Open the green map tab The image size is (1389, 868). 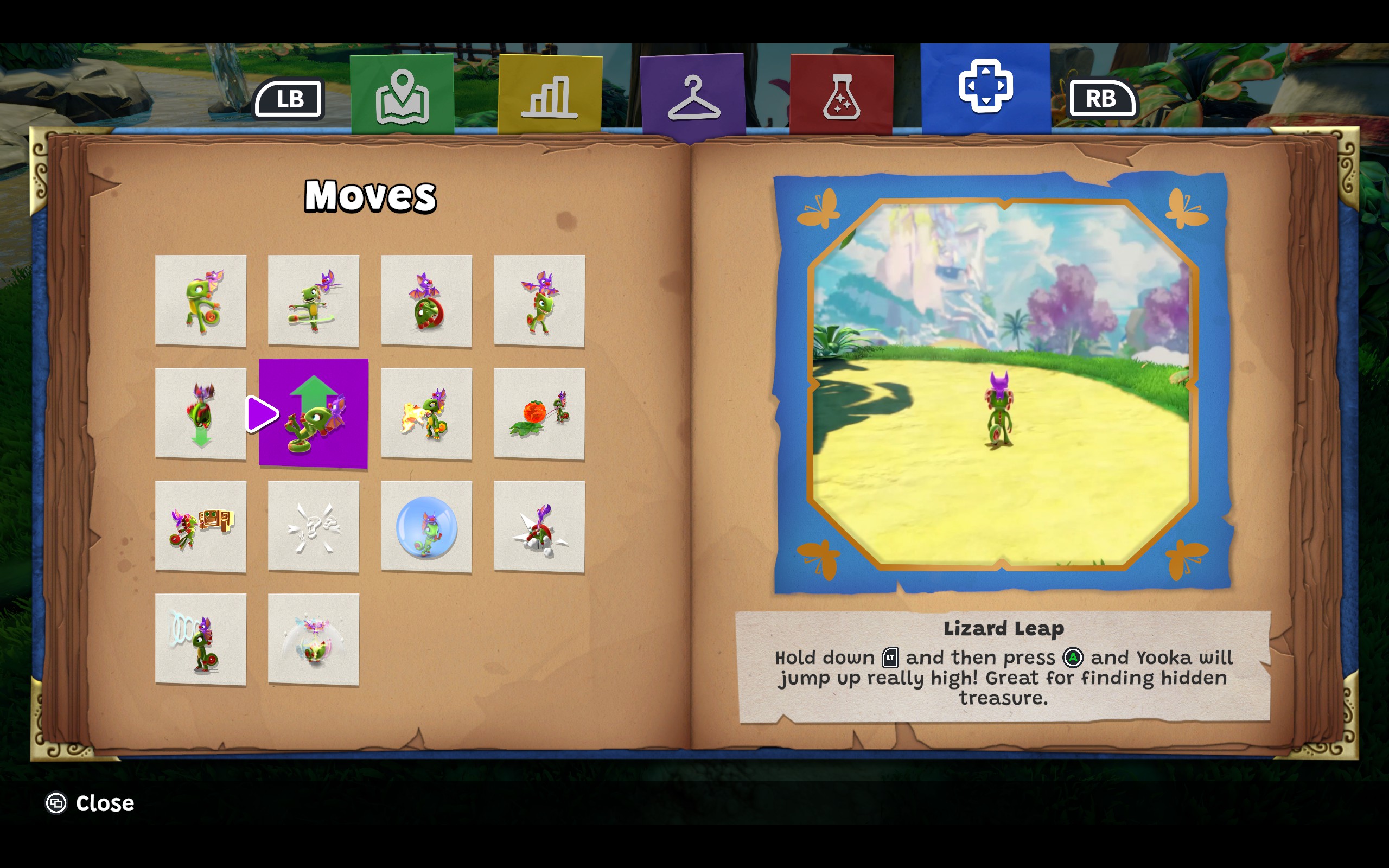point(402,95)
